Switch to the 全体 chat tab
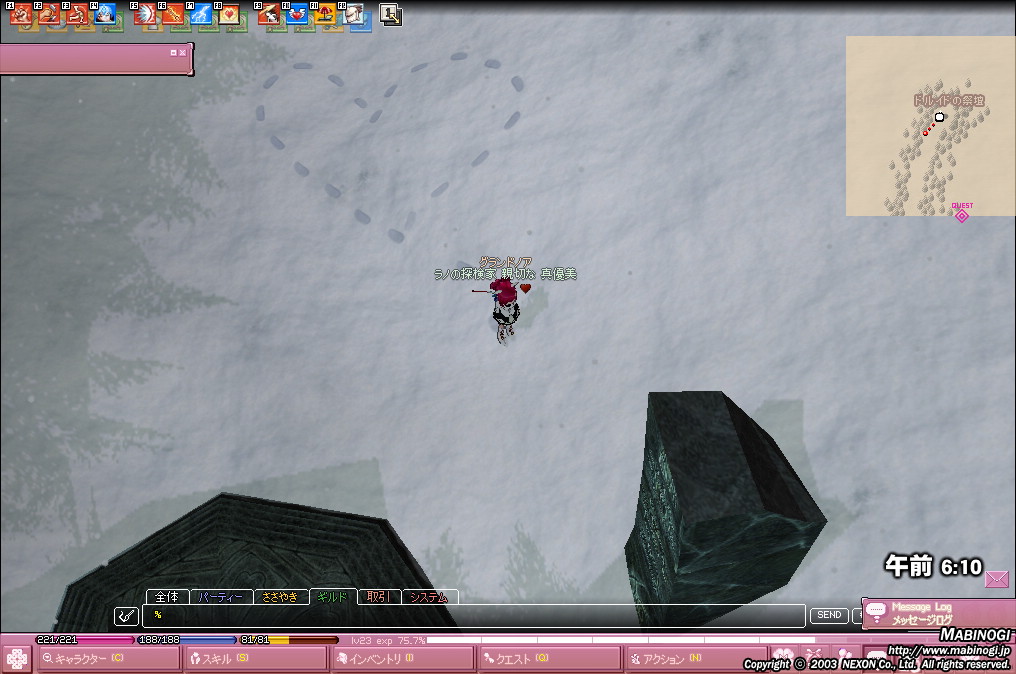 coord(167,597)
